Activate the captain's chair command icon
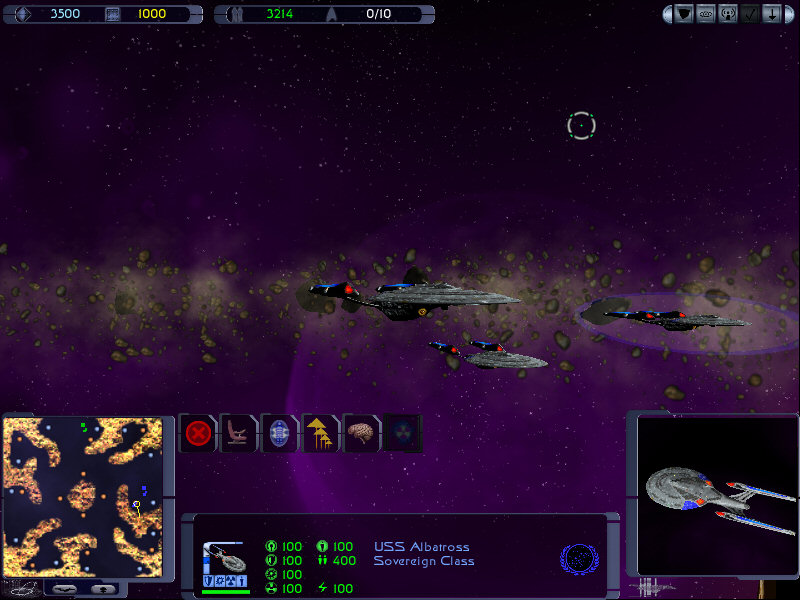Image resolution: width=800 pixels, height=600 pixels. coord(239,434)
